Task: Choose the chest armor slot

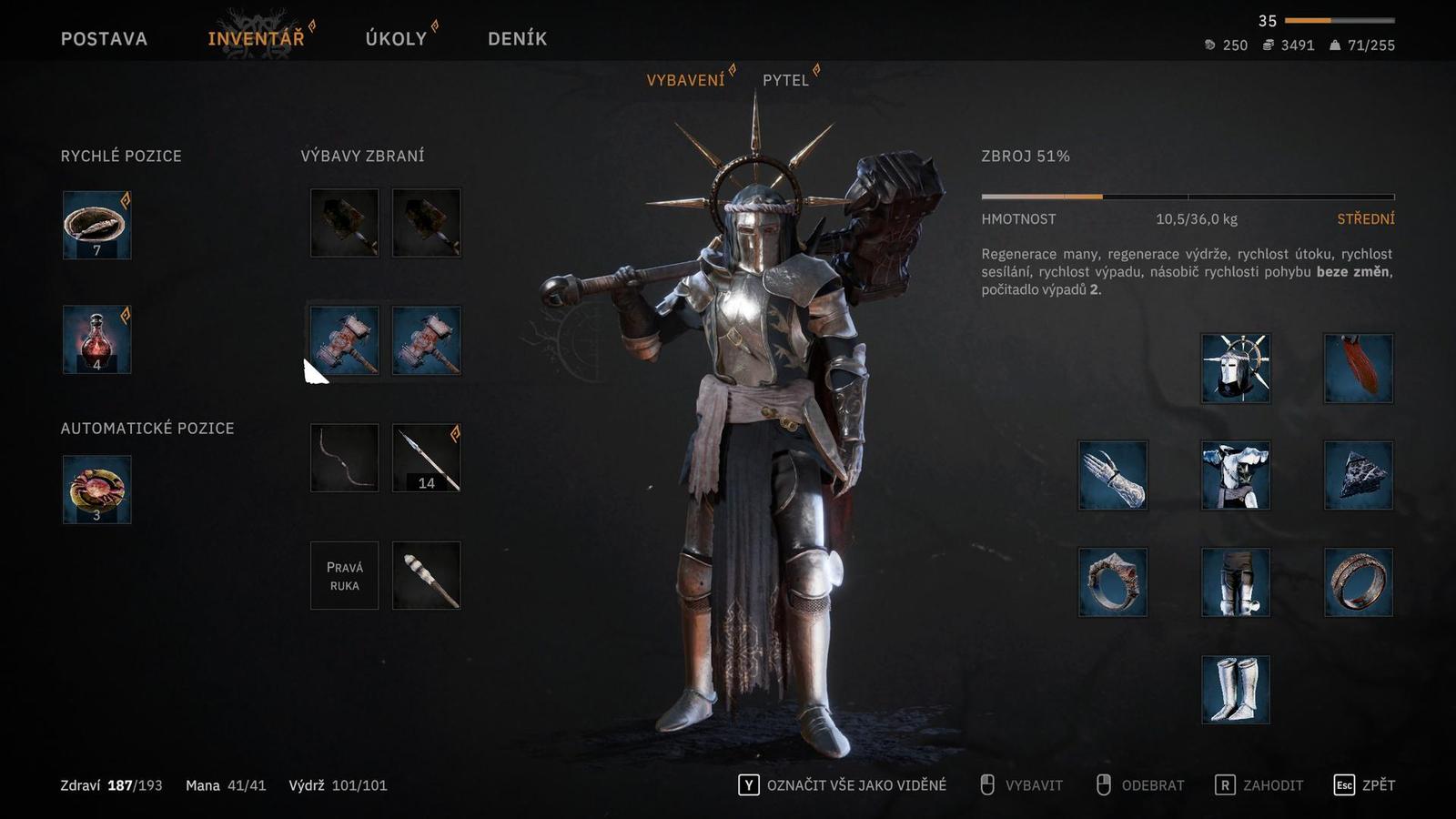Action: coord(1236,475)
